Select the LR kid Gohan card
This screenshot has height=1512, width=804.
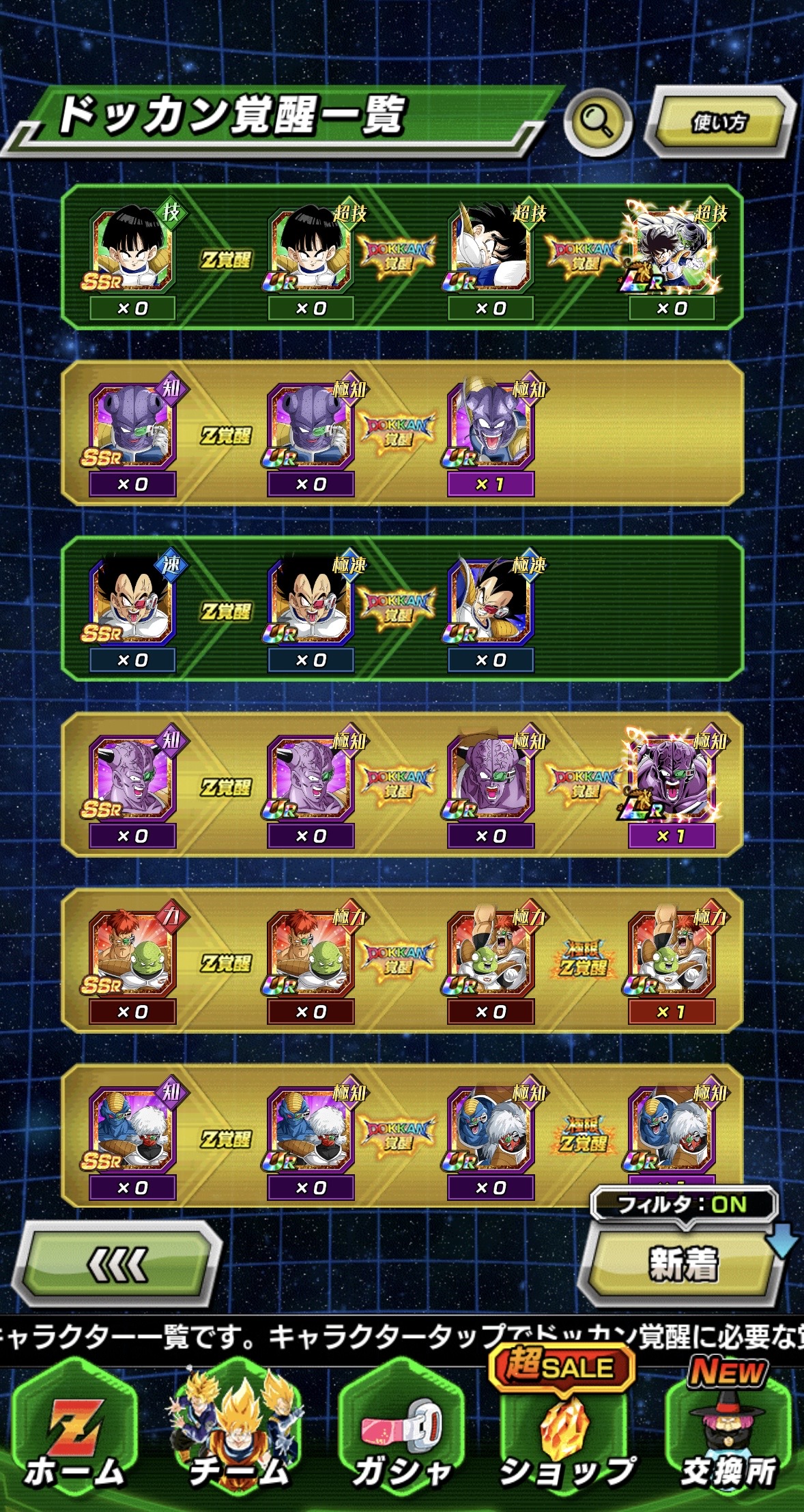pyautogui.click(x=672, y=252)
